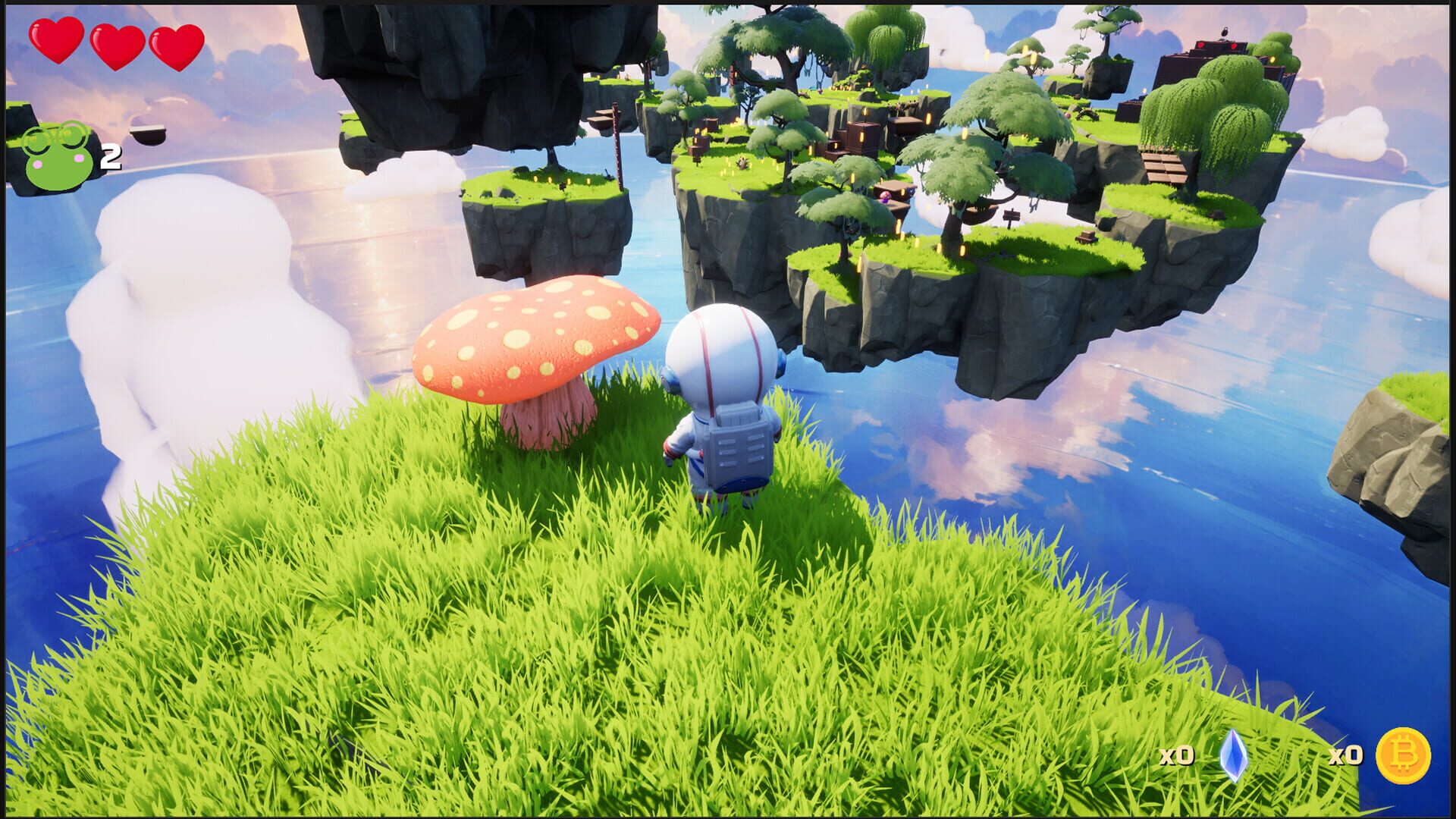Click the frog counter showing 2
The height and width of the screenshot is (819, 1456).
pos(110,158)
